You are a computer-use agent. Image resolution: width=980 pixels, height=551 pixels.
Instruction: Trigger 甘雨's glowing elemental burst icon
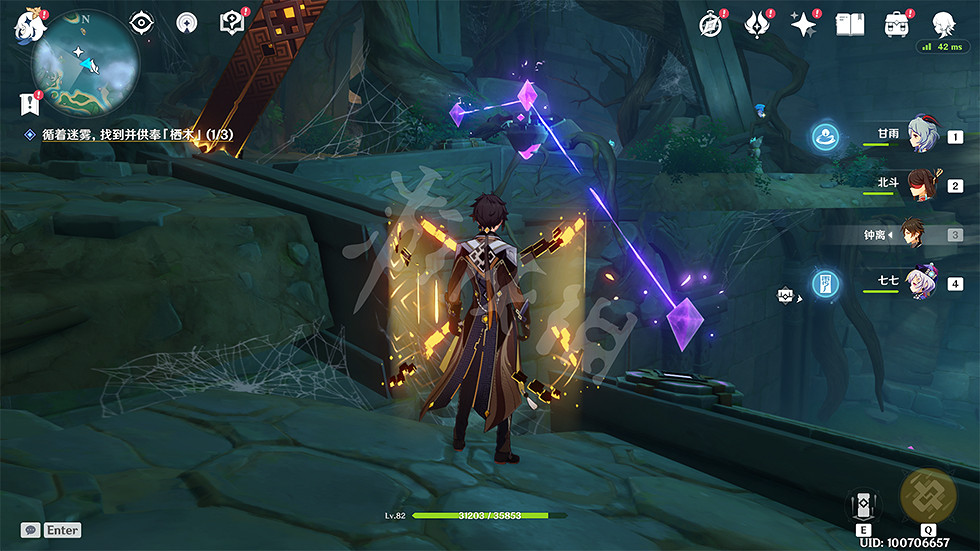824,136
